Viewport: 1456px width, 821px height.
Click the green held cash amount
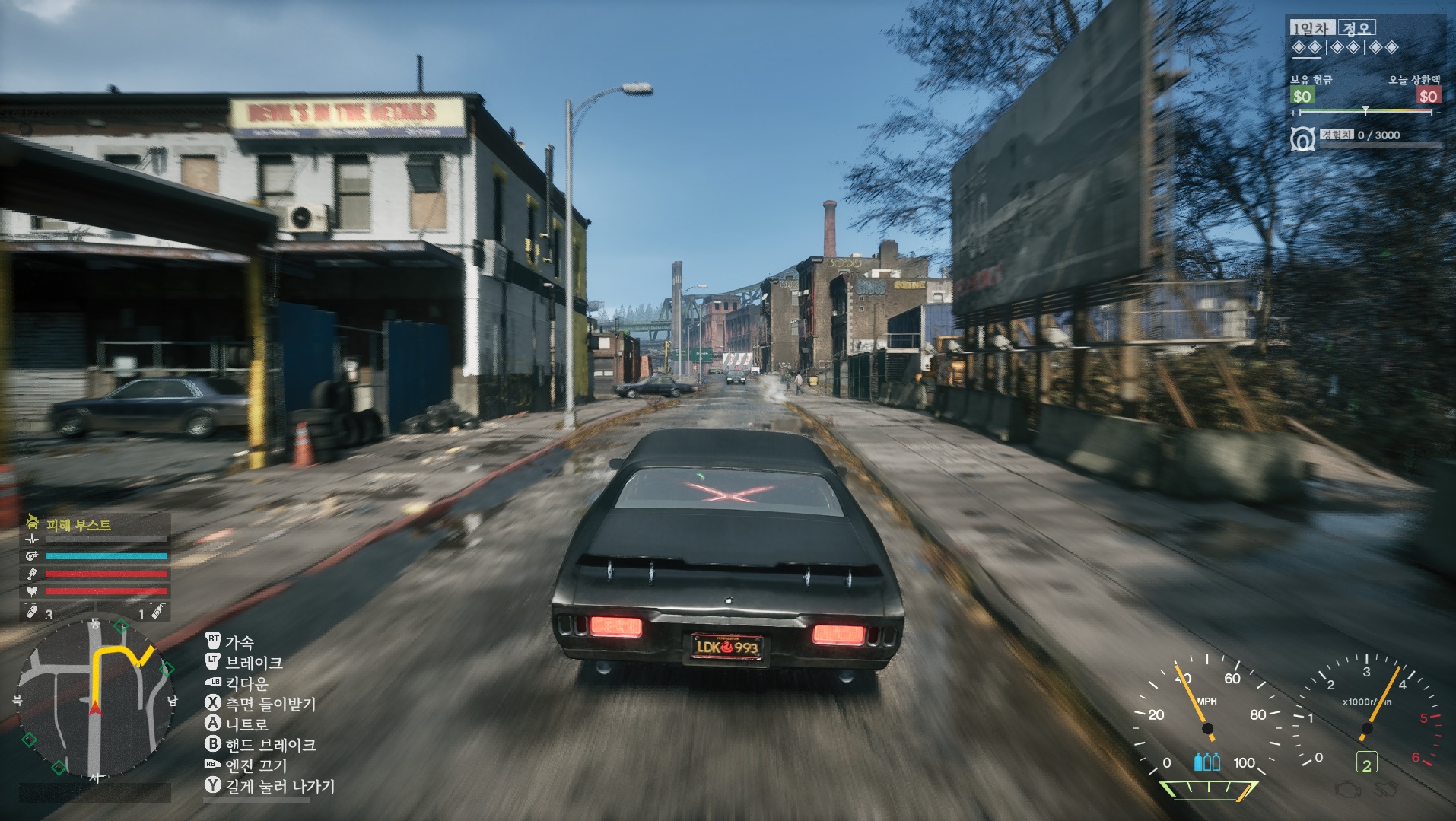tap(1302, 97)
